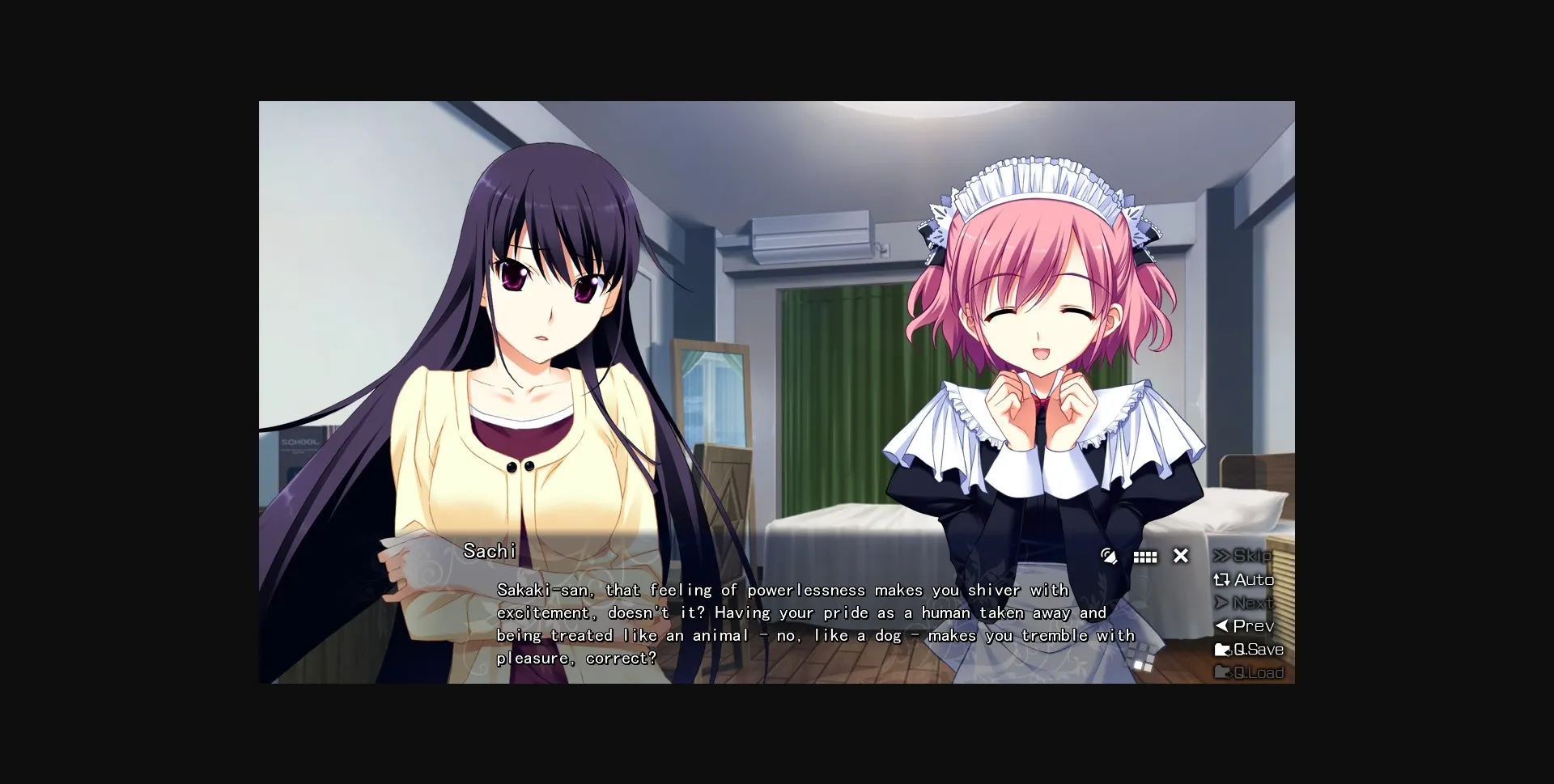Open the backlog grid icon above the dialogue
The image size is (1554, 784).
[1146, 557]
